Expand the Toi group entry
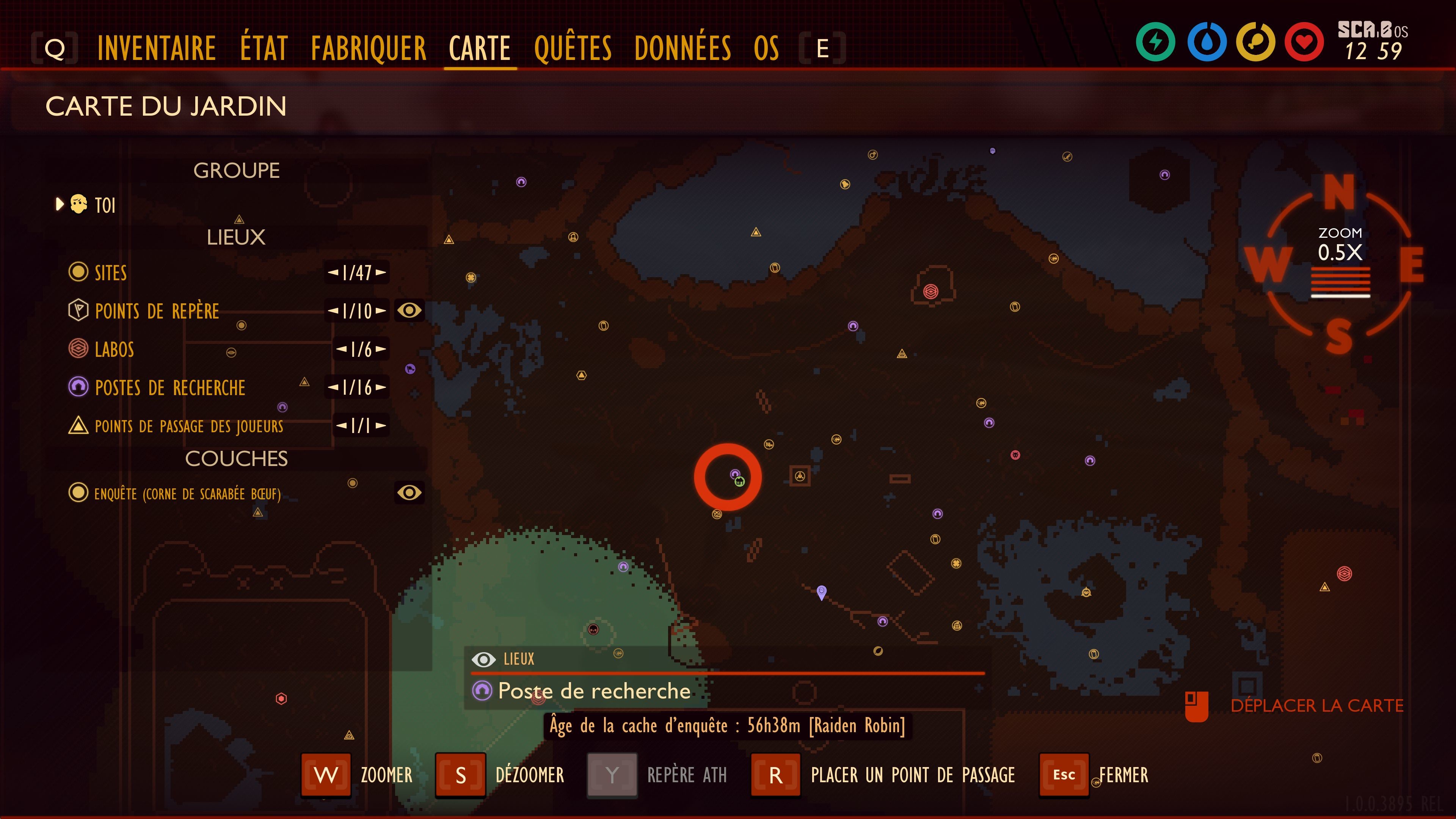 [x=60, y=204]
